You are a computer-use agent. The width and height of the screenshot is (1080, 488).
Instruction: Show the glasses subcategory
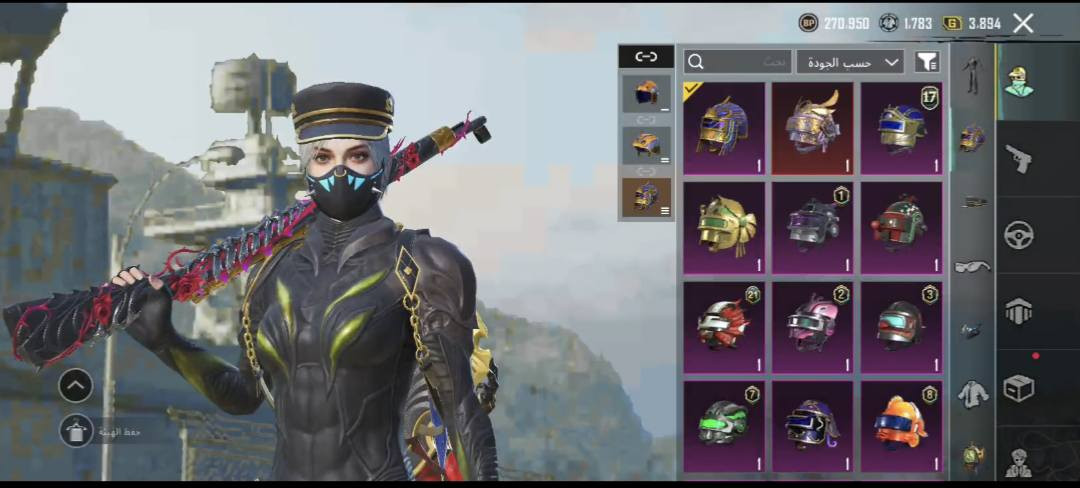972,266
